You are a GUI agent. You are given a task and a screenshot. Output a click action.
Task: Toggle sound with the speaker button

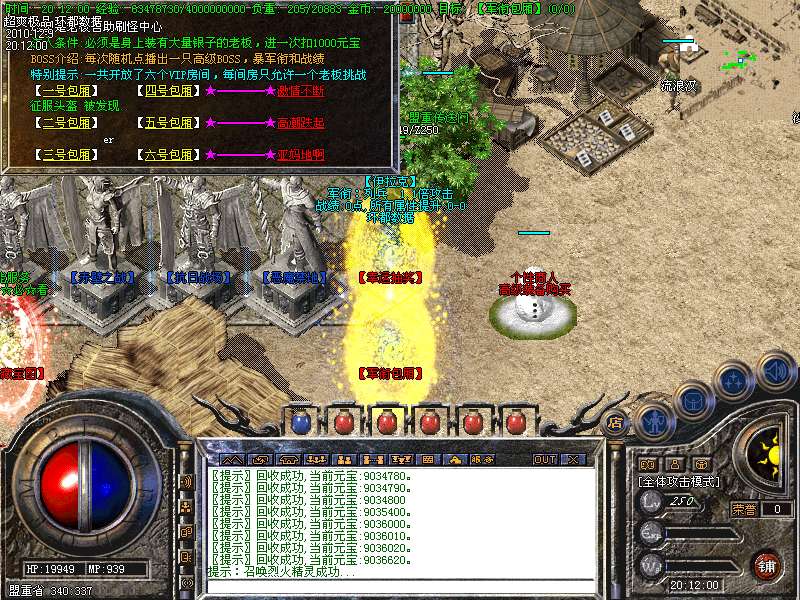point(775,371)
